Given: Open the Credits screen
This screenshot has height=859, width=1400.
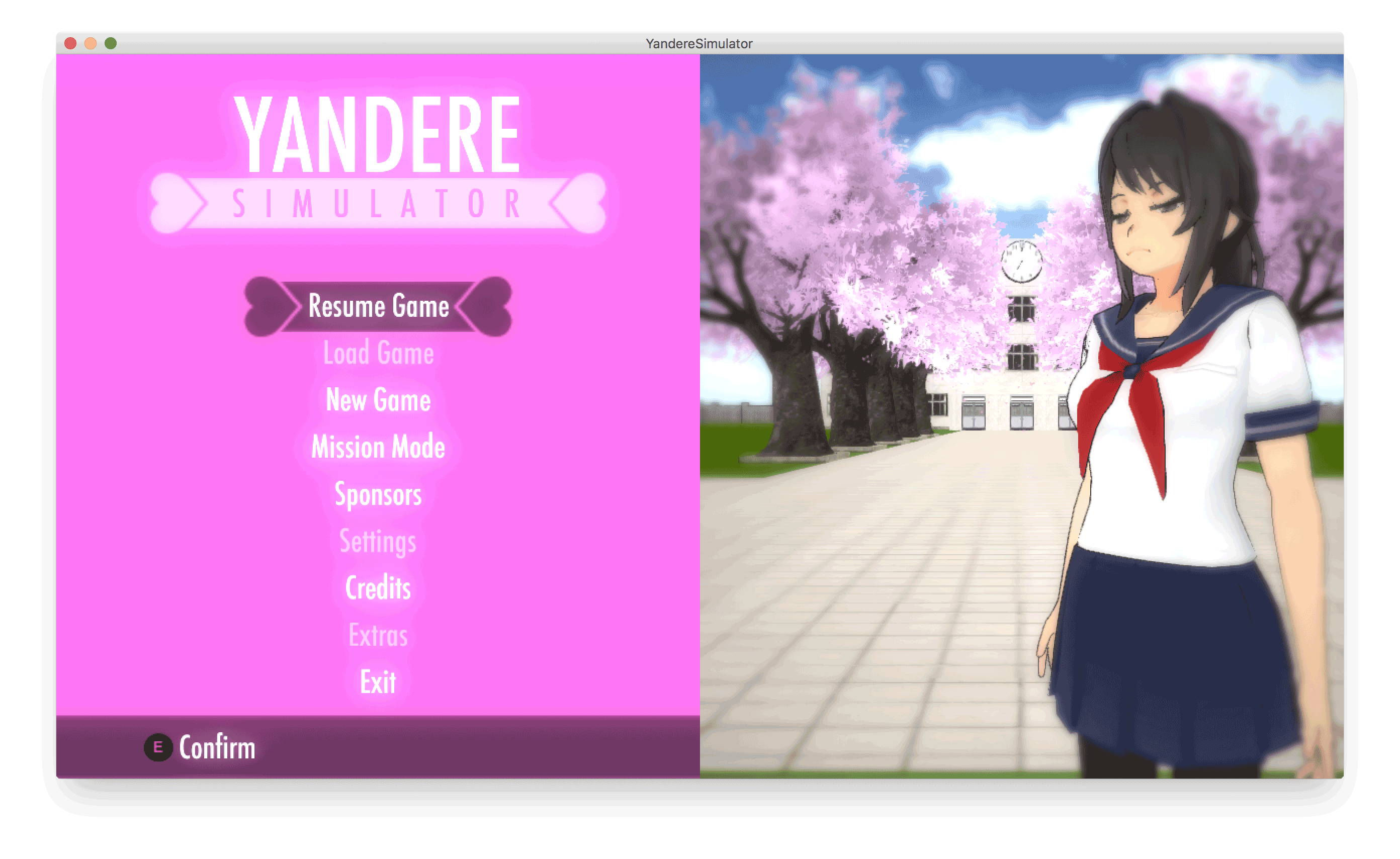Looking at the screenshot, I should tap(377, 589).
